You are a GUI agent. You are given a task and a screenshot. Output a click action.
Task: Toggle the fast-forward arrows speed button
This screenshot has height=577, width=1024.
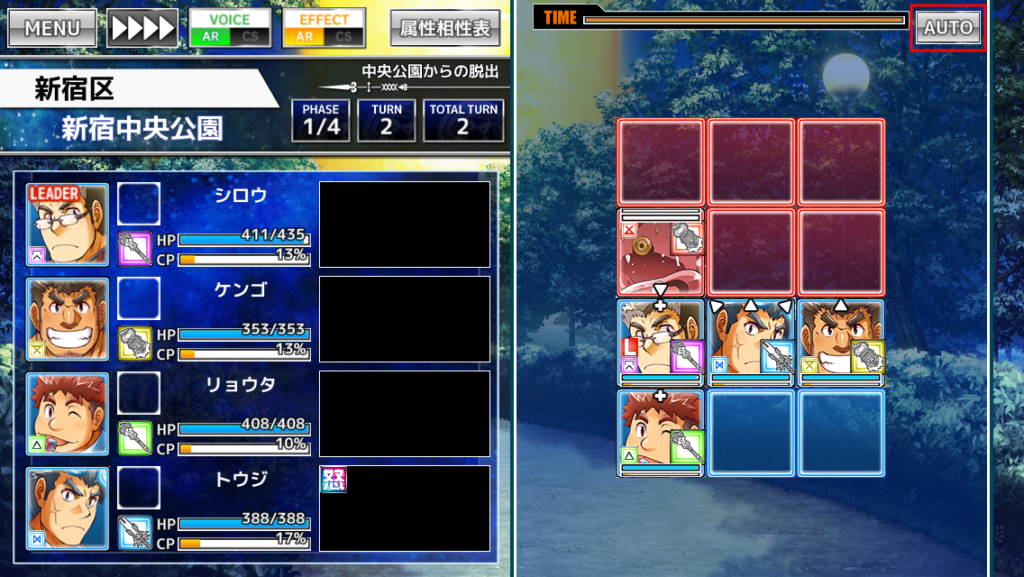pos(142,28)
